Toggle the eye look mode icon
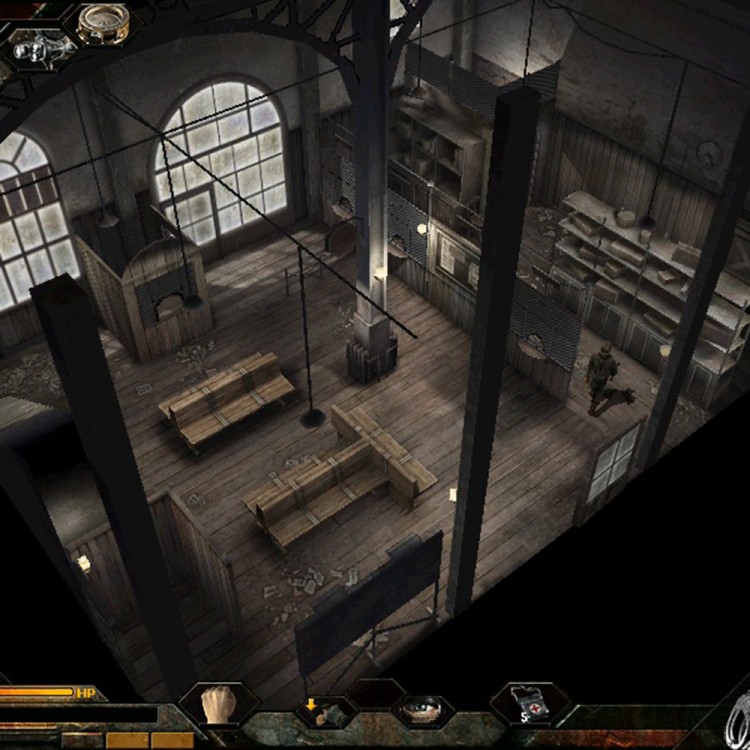The height and width of the screenshot is (750, 750). (420, 711)
